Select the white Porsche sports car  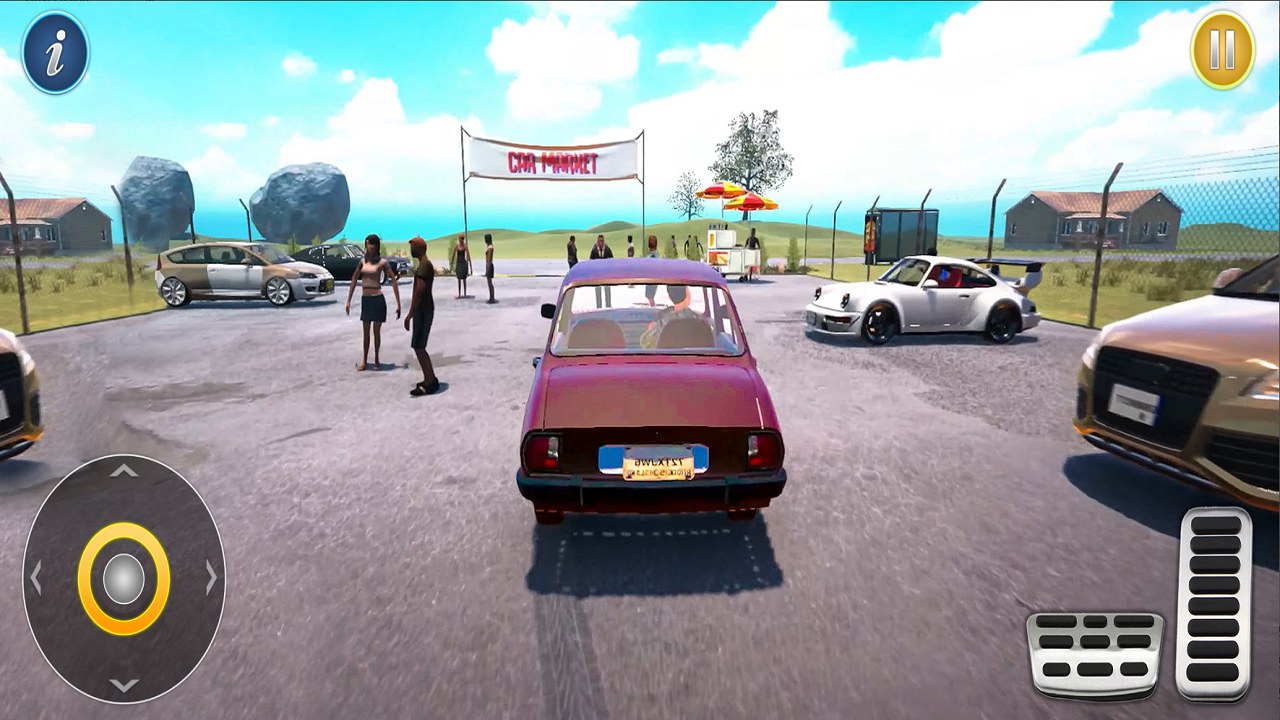click(x=930, y=300)
